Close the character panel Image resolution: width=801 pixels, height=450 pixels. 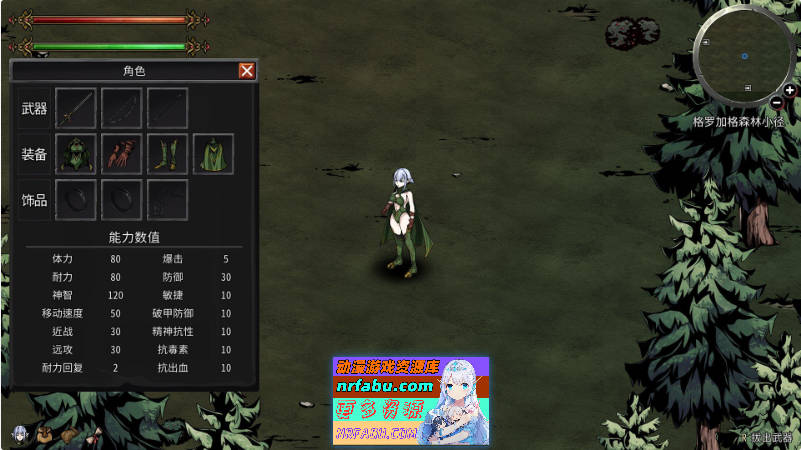tap(246, 71)
